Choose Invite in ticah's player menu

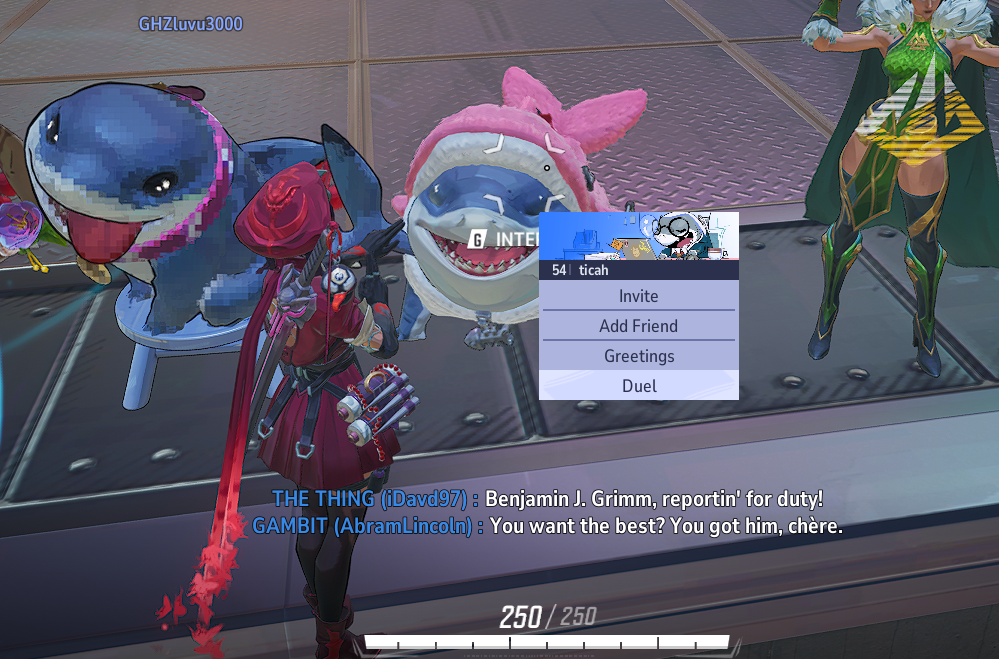coord(638,296)
